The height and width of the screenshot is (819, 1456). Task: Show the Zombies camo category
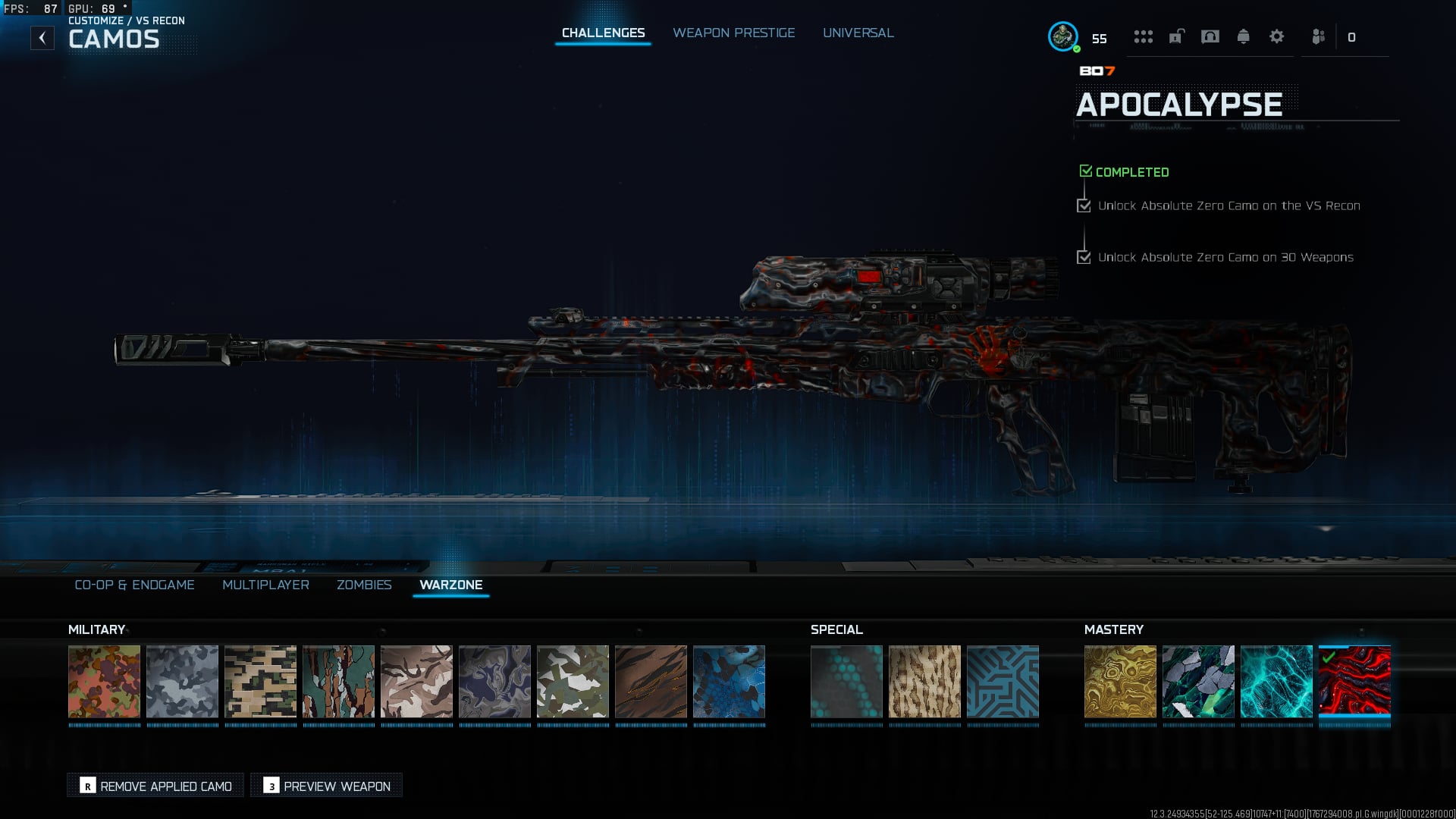[364, 585]
